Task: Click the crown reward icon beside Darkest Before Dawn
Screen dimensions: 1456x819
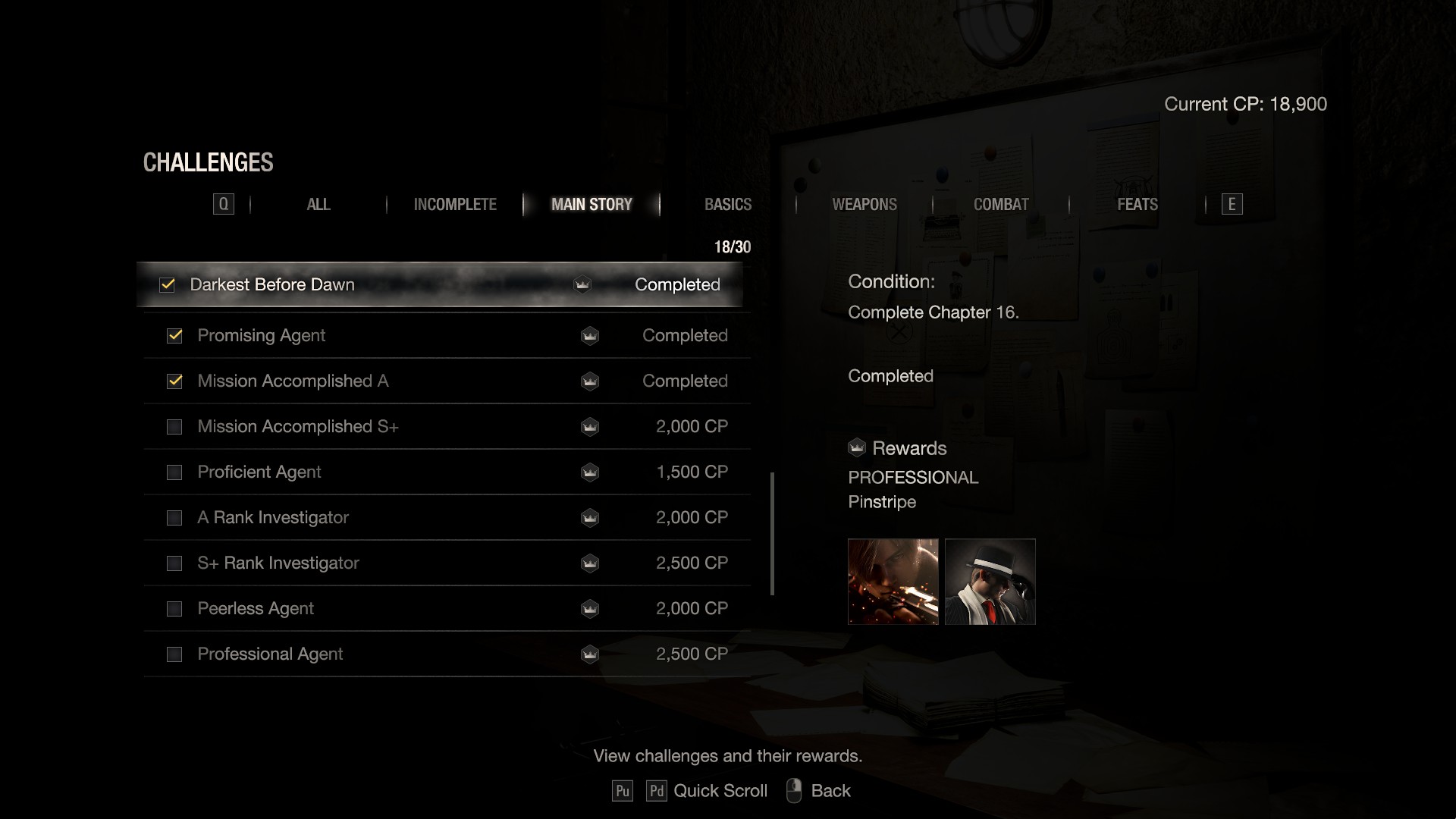Action: 581,285
